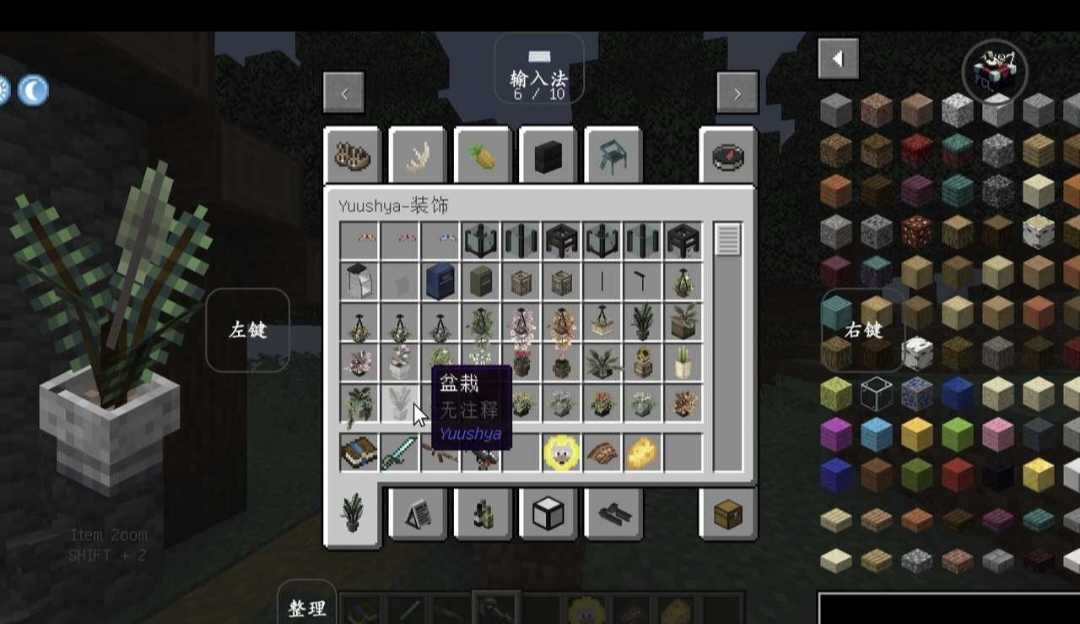The width and height of the screenshot is (1080, 624).
Task: Go to the previous creative tab page
Action: coord(343,93)
